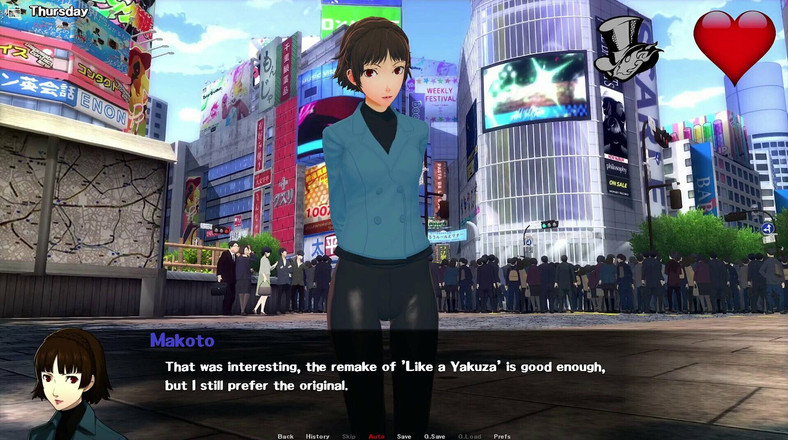788x440 pixels.
Task: Open the dialogue History log
Action: 317,436
